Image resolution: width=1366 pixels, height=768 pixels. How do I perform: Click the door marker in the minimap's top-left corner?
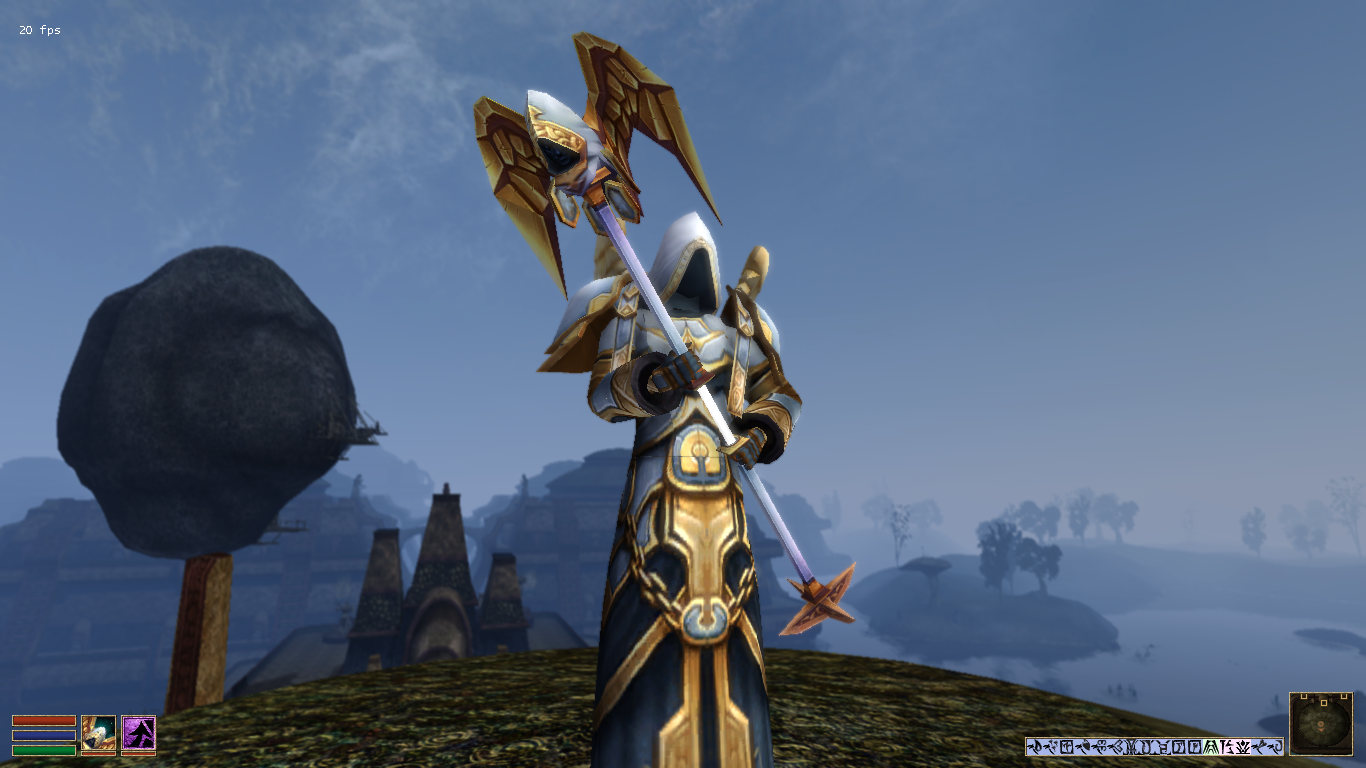pos(1304,697)
